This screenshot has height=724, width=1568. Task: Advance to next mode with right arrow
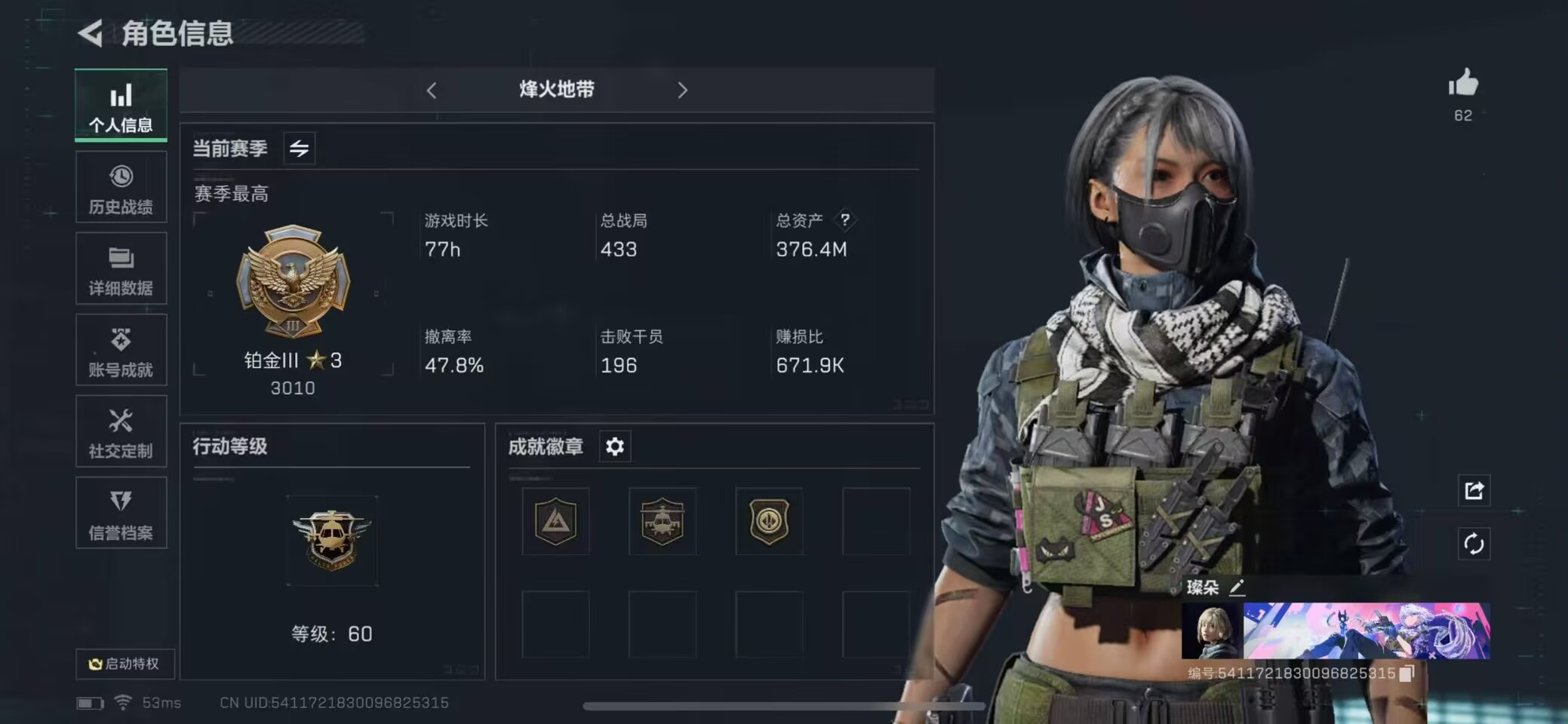pos(683,90)
